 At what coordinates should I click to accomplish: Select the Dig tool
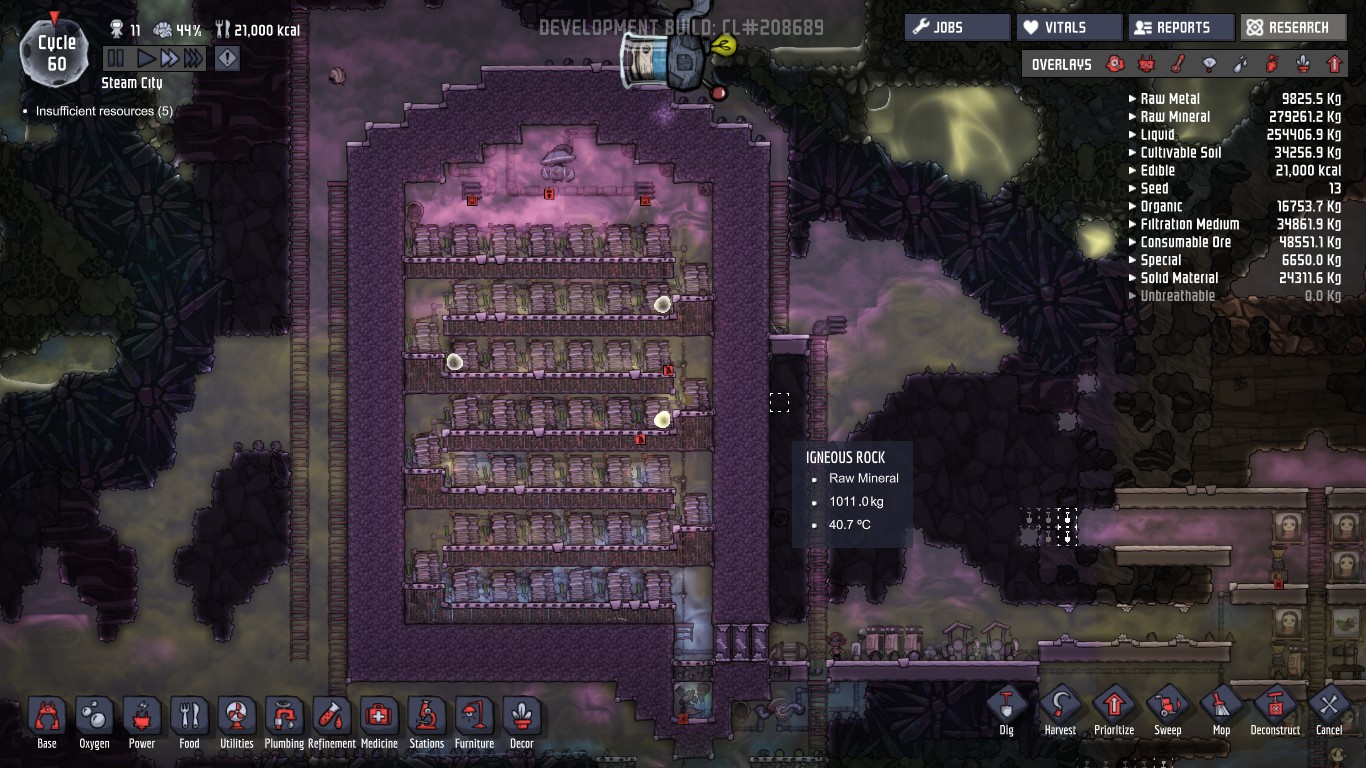pyautogui.click(x=1006, y=708)
